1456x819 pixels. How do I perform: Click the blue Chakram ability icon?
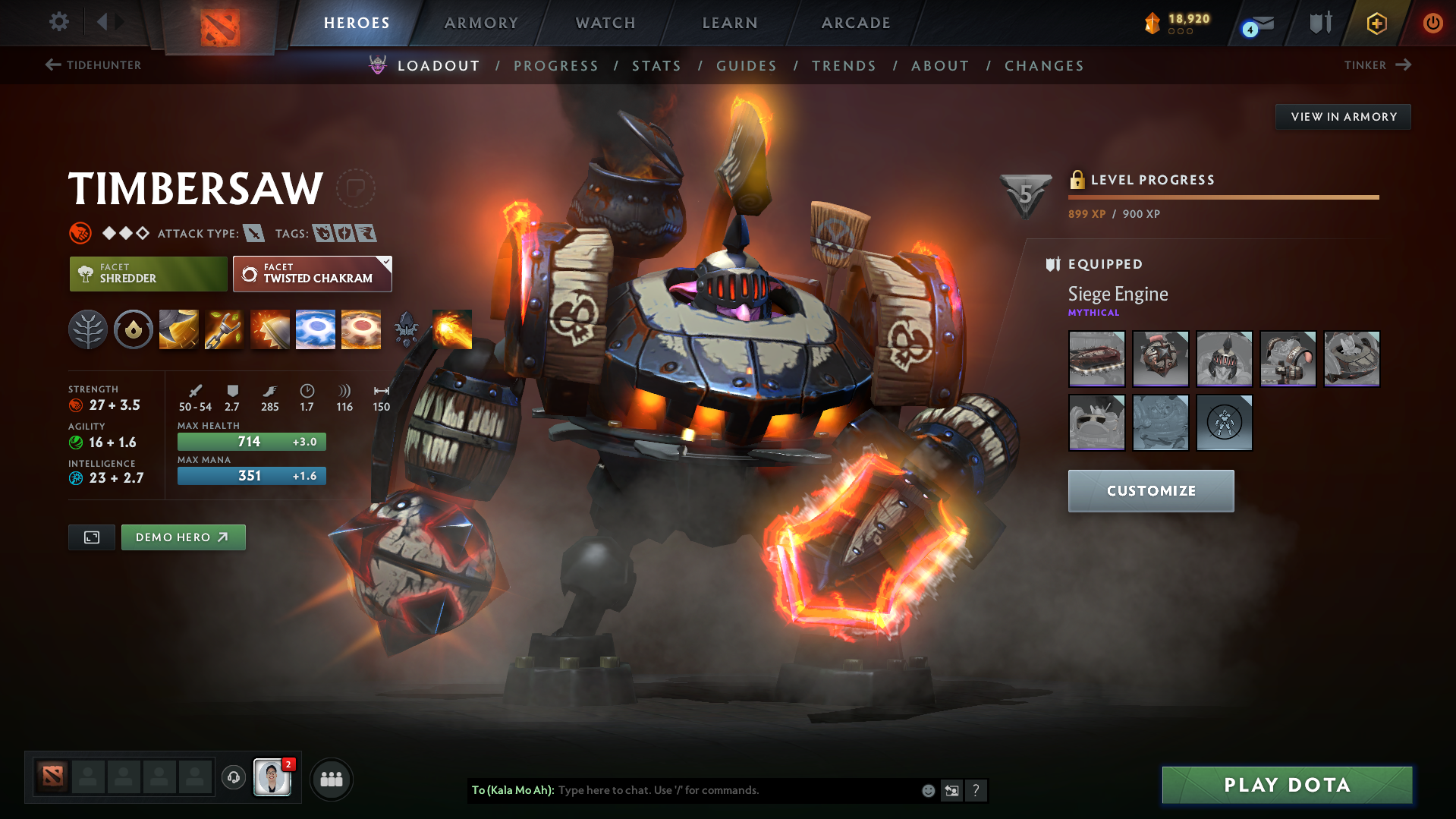point(316,329)
